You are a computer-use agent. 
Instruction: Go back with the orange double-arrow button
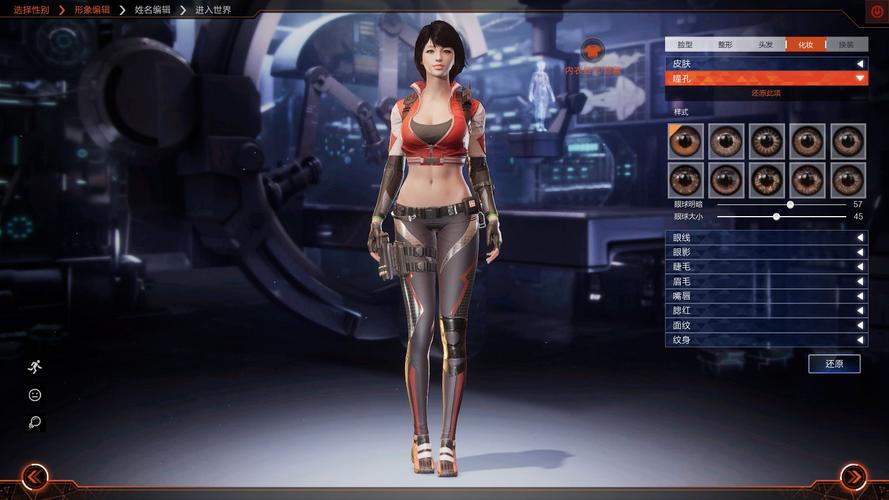click(x=35, y=477)
